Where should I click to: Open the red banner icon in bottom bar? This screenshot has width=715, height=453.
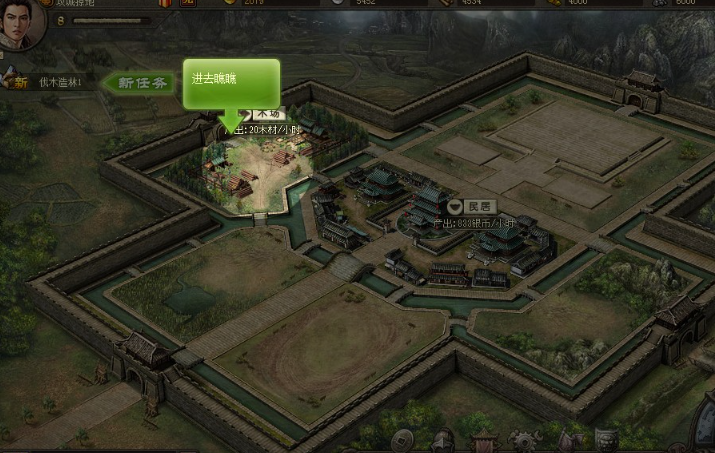tap(484, 441)
